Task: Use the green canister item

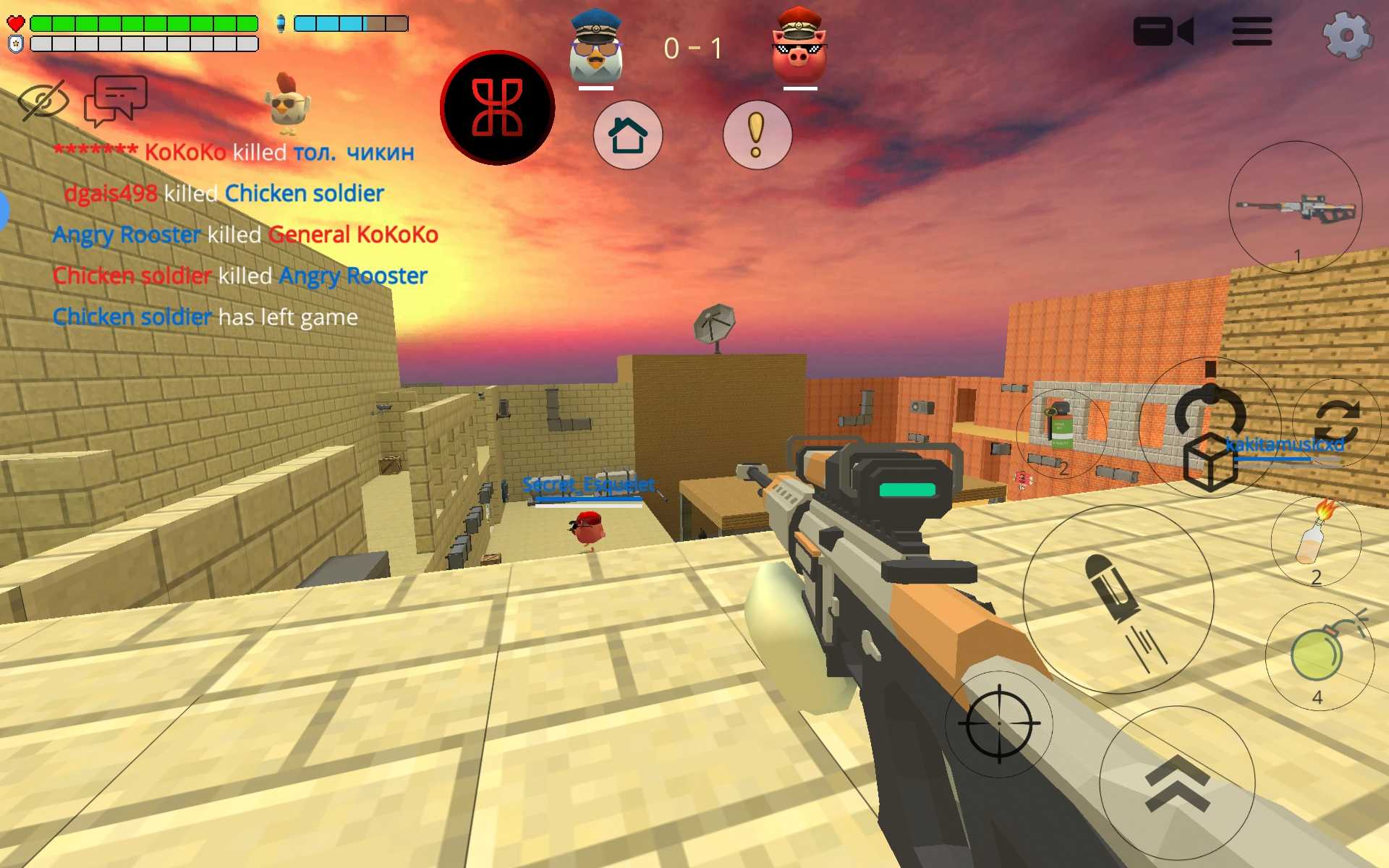Action: pos(1061,430)
